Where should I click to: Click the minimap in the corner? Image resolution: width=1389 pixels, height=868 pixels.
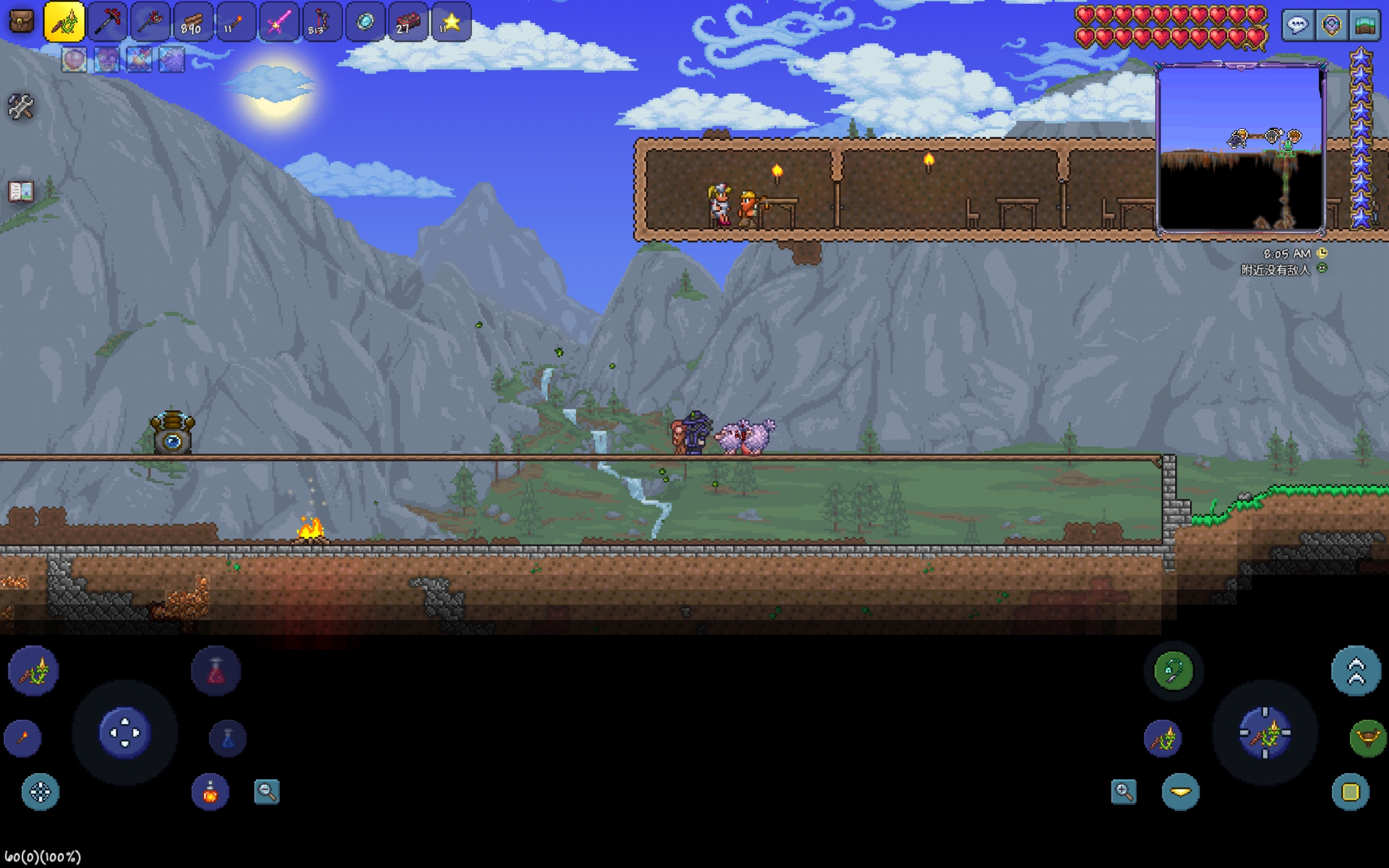click(1240, 149)
